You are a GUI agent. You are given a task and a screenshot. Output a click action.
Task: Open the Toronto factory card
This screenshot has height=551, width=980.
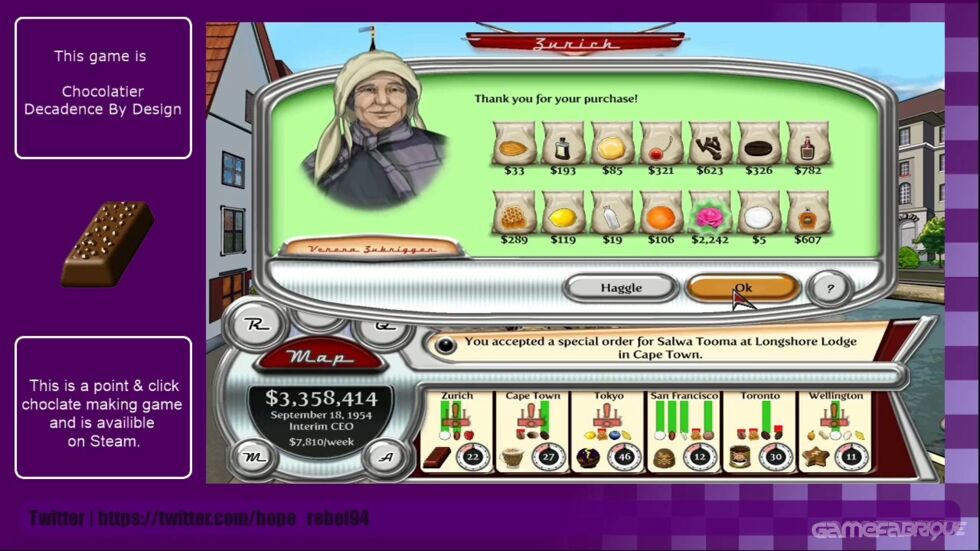[x=760, y=431]
